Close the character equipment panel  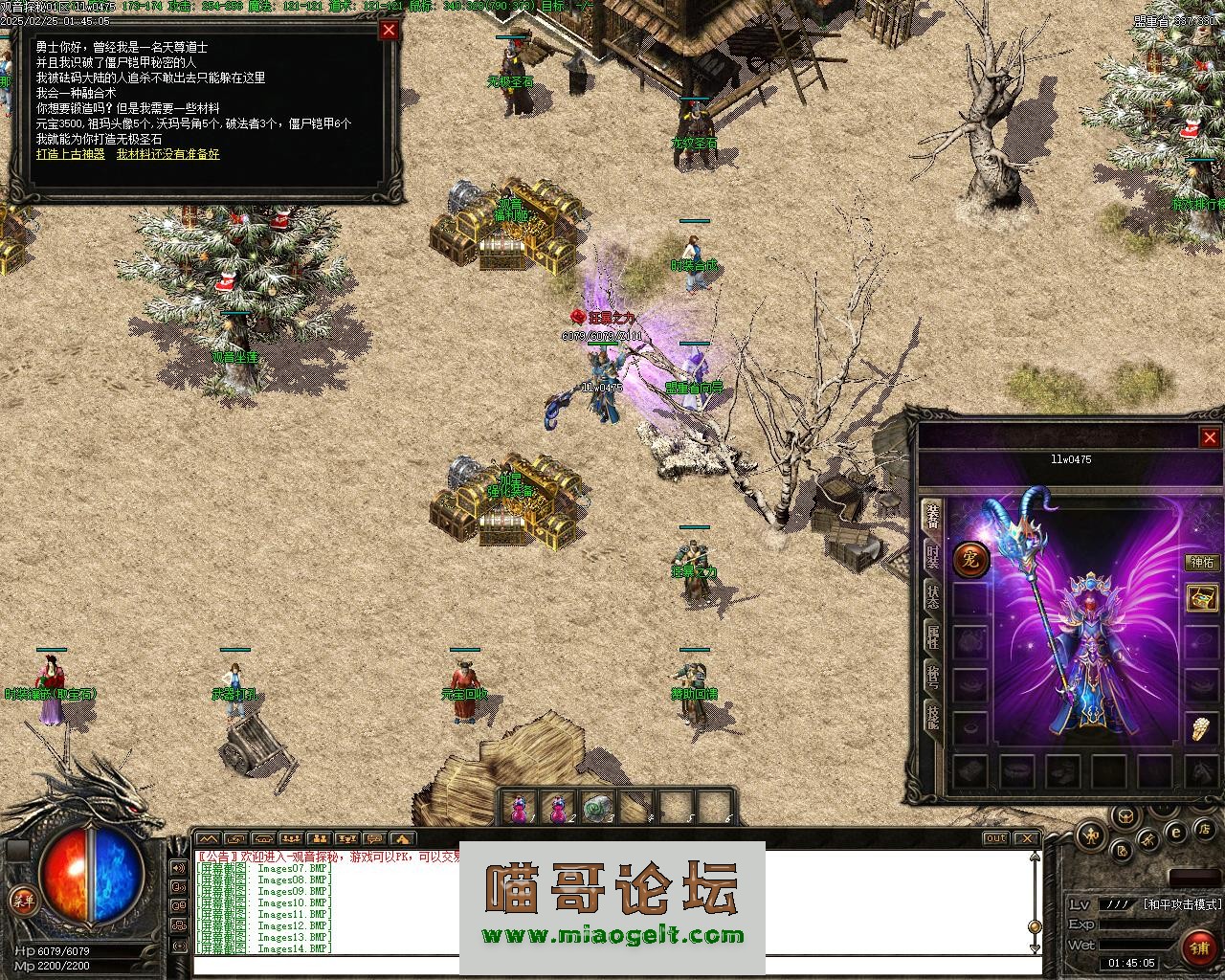[1210, 437]
